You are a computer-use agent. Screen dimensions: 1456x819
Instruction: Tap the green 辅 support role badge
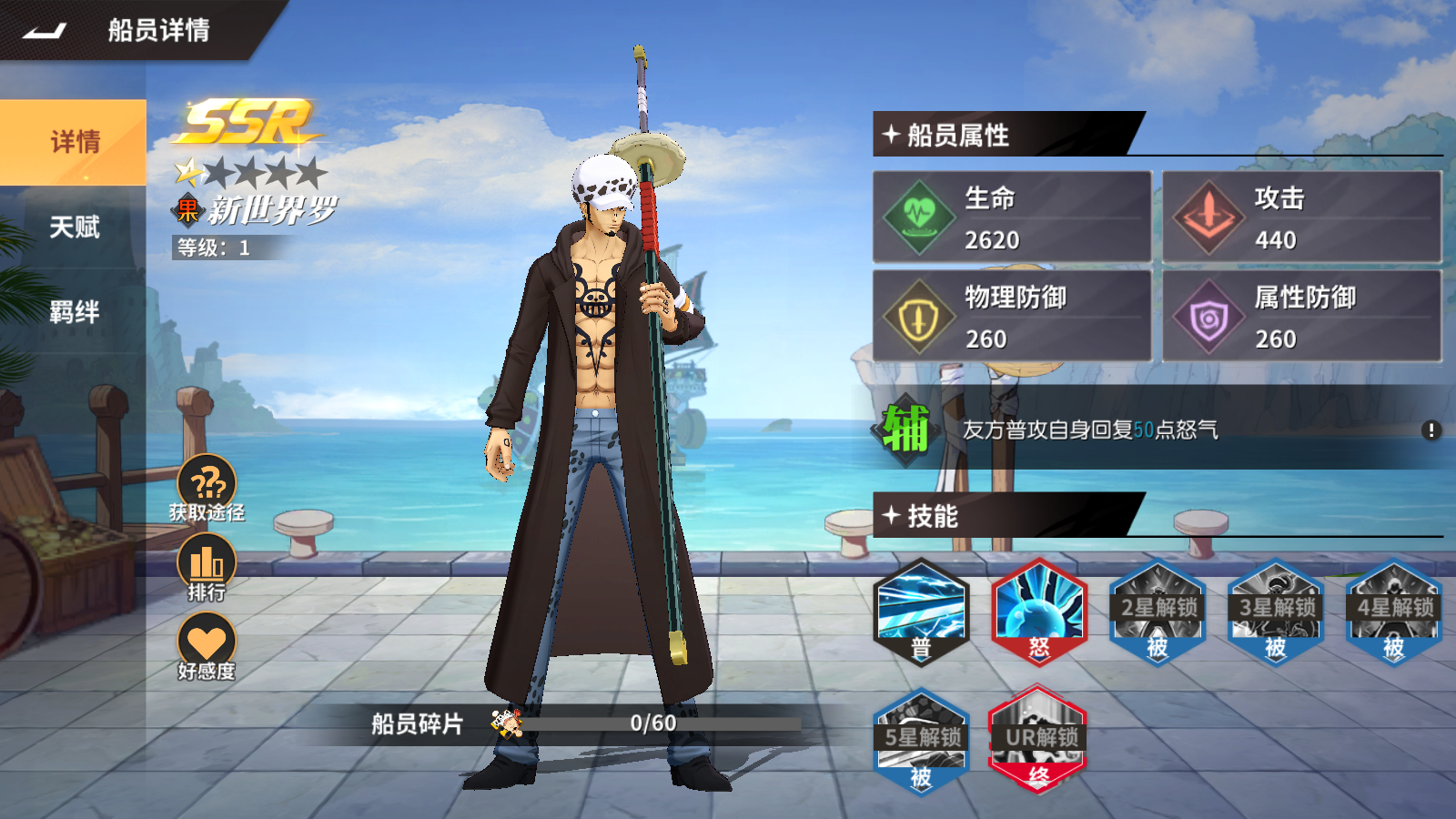point(905,429)
